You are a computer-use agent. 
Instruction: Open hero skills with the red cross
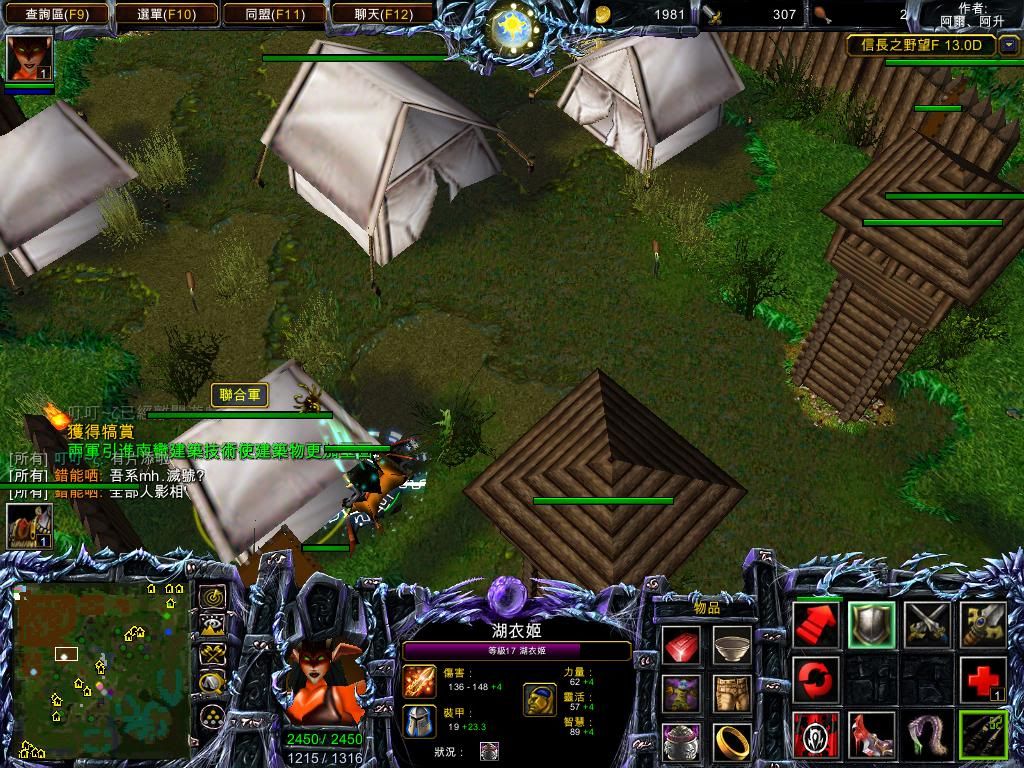[982, 680]
